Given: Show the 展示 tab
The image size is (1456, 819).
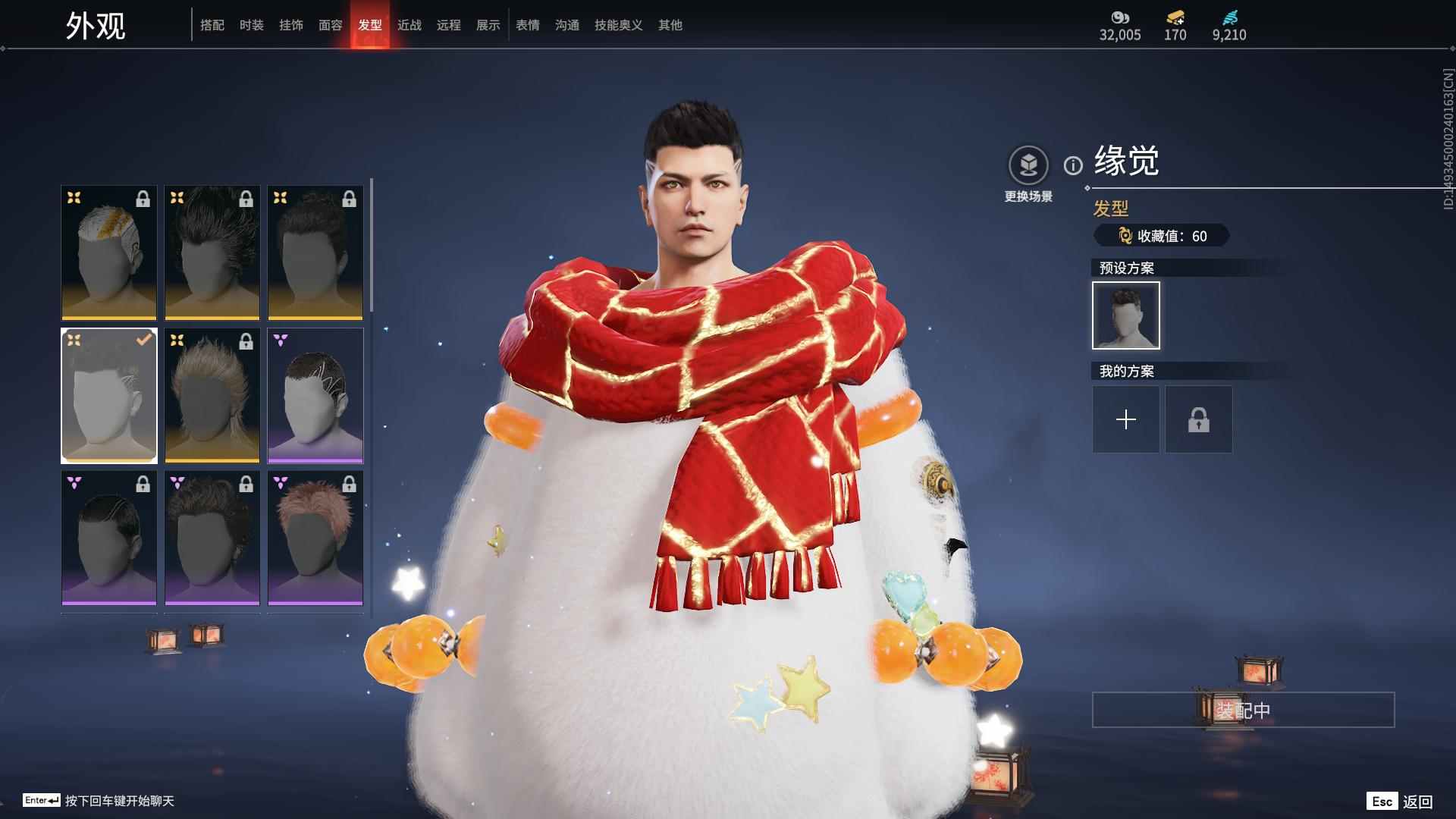Looking at the screenshot, I should click(488, 25).
